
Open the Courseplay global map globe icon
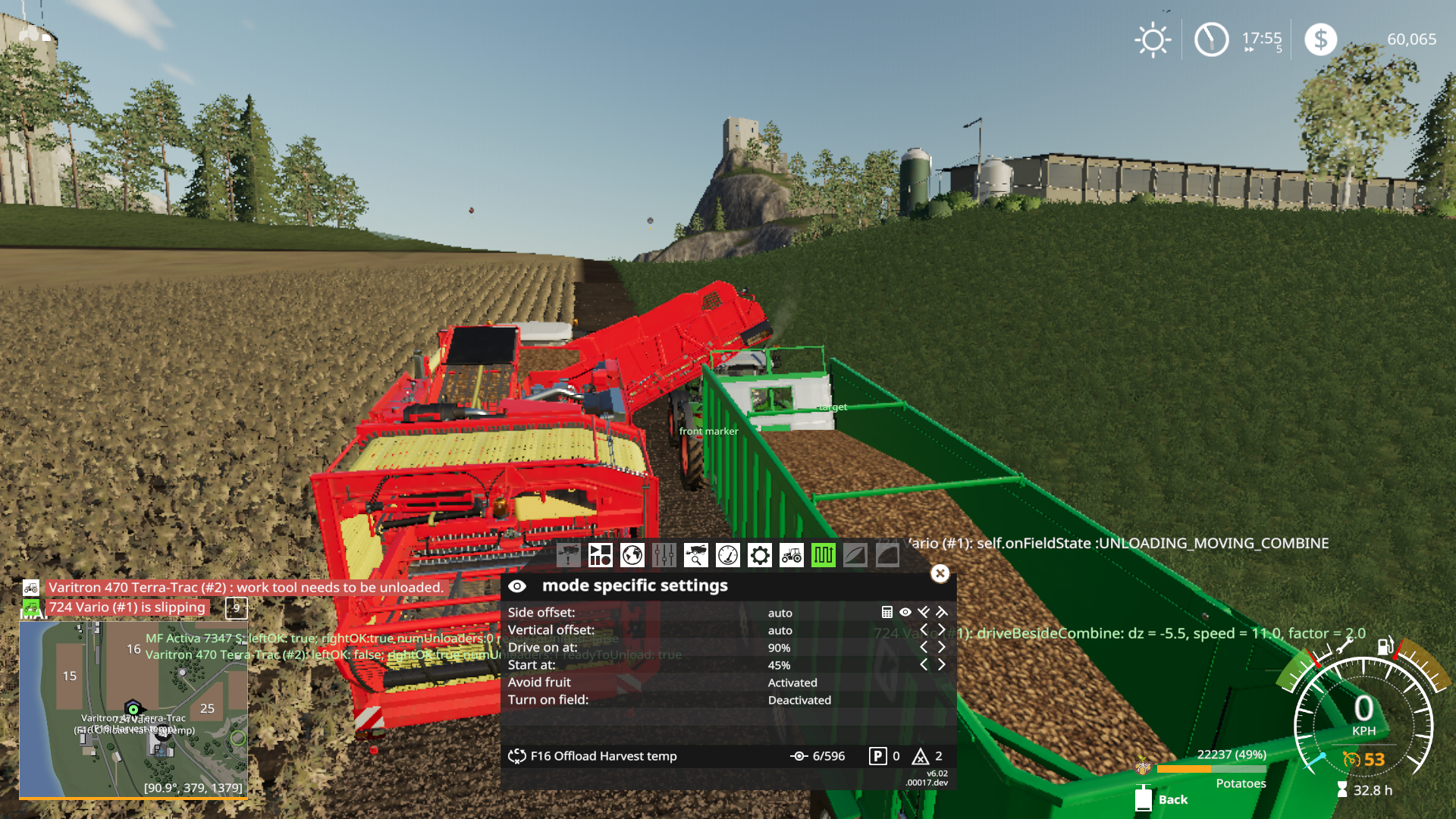tap(632, 556)
